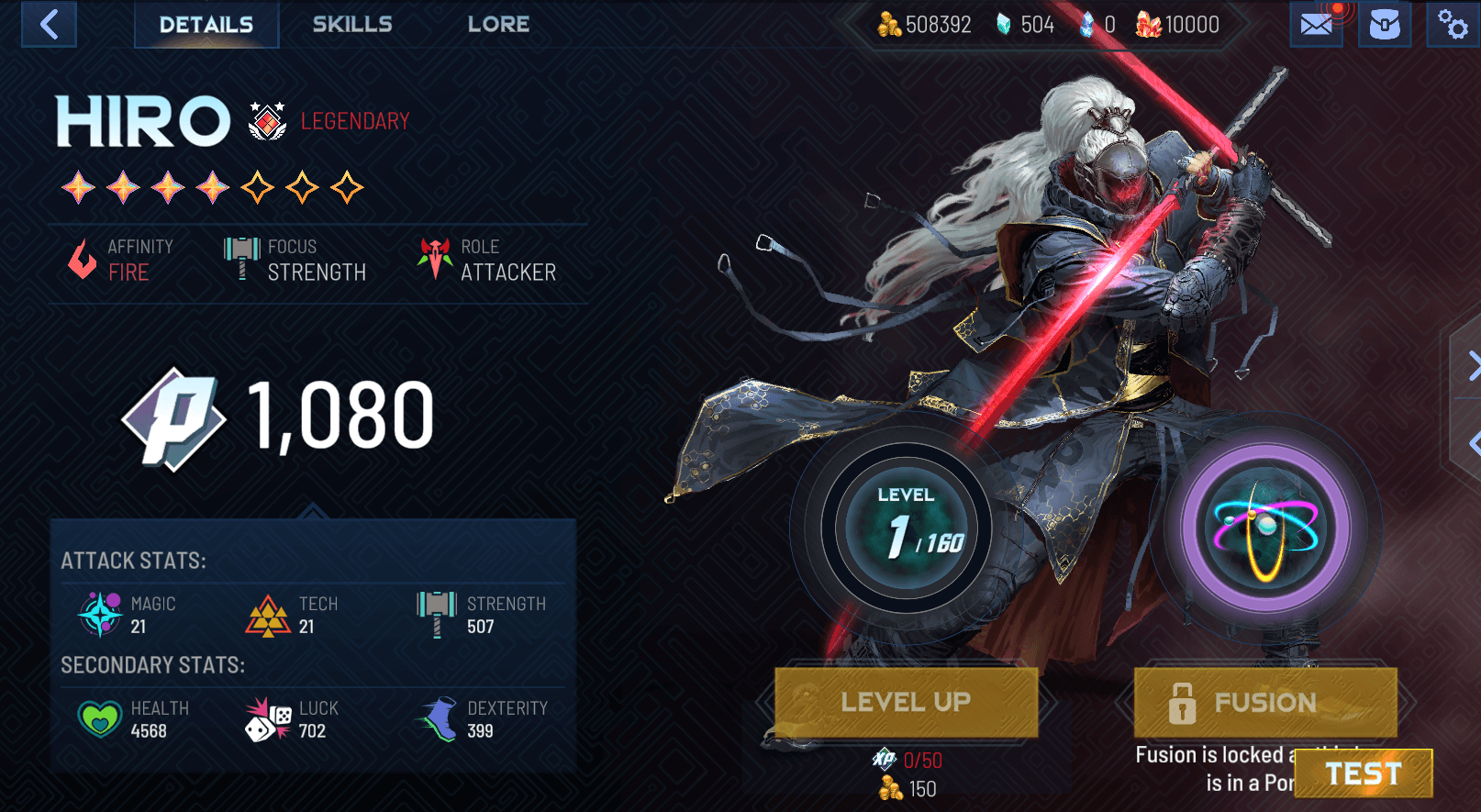This screenshot has height=812, width=1481.
Task: Select the purple fusion orb icon
Action: coord(1265,528)
